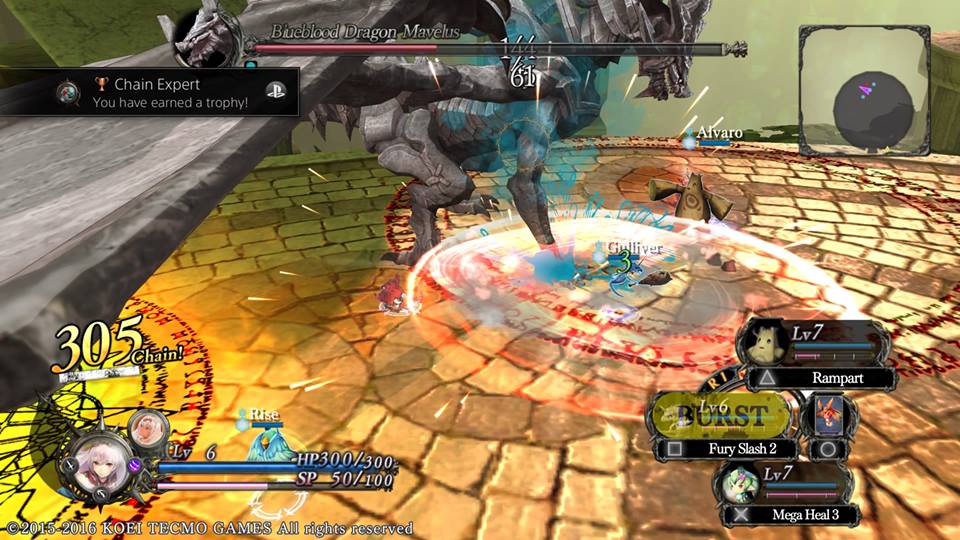Select the small partner portrait above heroine

click(148, 428)
